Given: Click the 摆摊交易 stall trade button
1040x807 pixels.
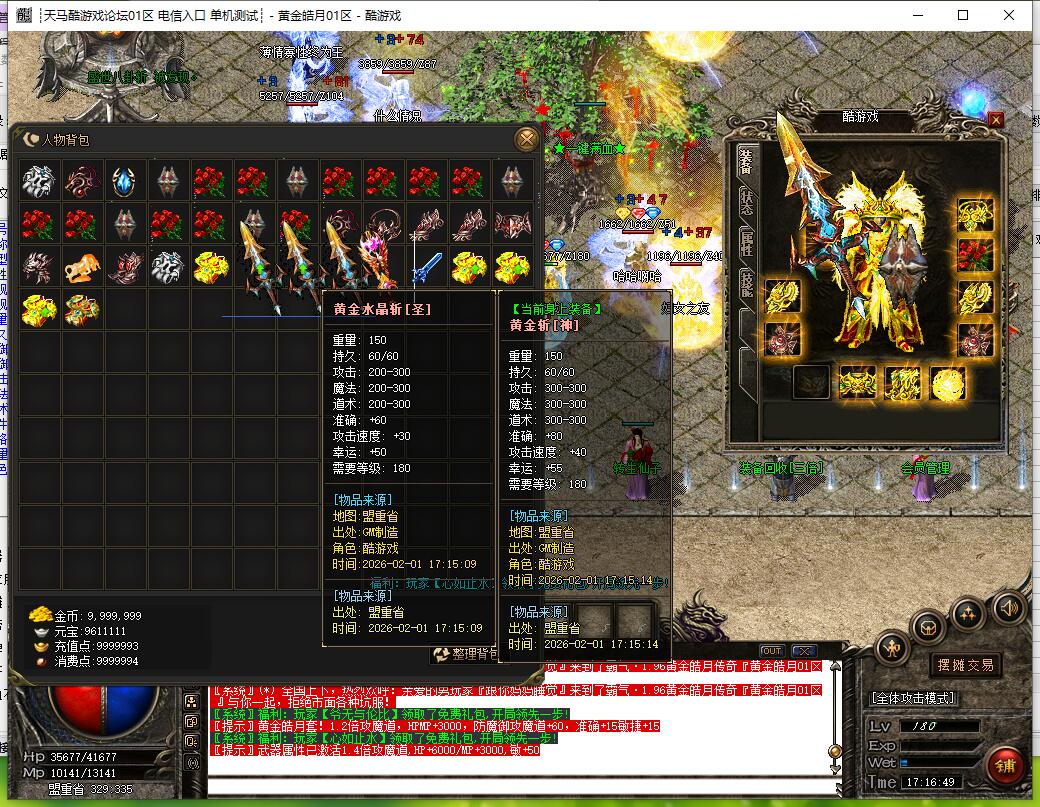Looking at the screenshot, I should coord(965,665).
